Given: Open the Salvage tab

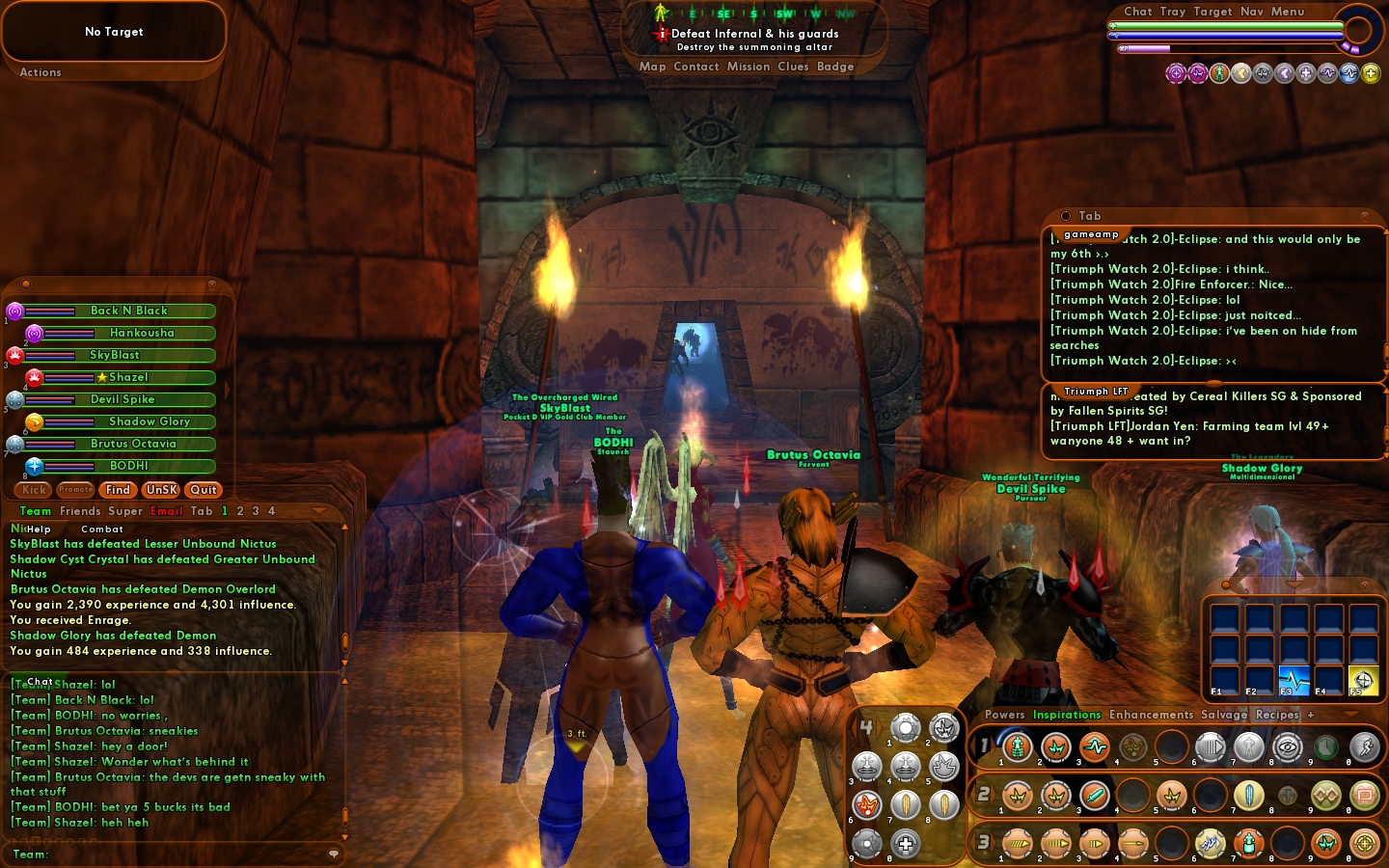Looking at the screenshot, I should pyautogui.click(x=1224, y=715).
